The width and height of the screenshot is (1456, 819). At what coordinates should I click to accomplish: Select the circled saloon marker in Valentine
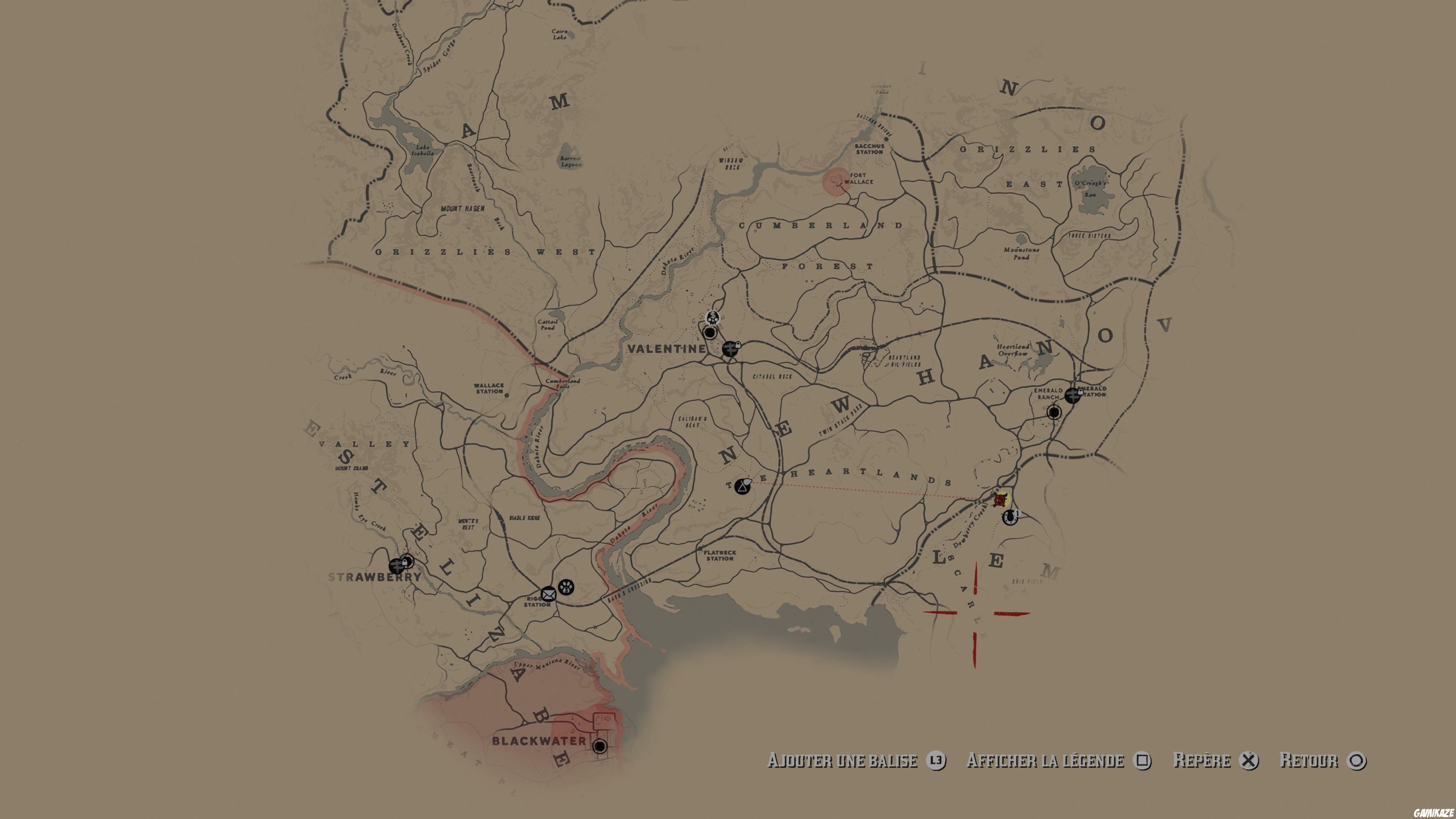tap(710, 333)
